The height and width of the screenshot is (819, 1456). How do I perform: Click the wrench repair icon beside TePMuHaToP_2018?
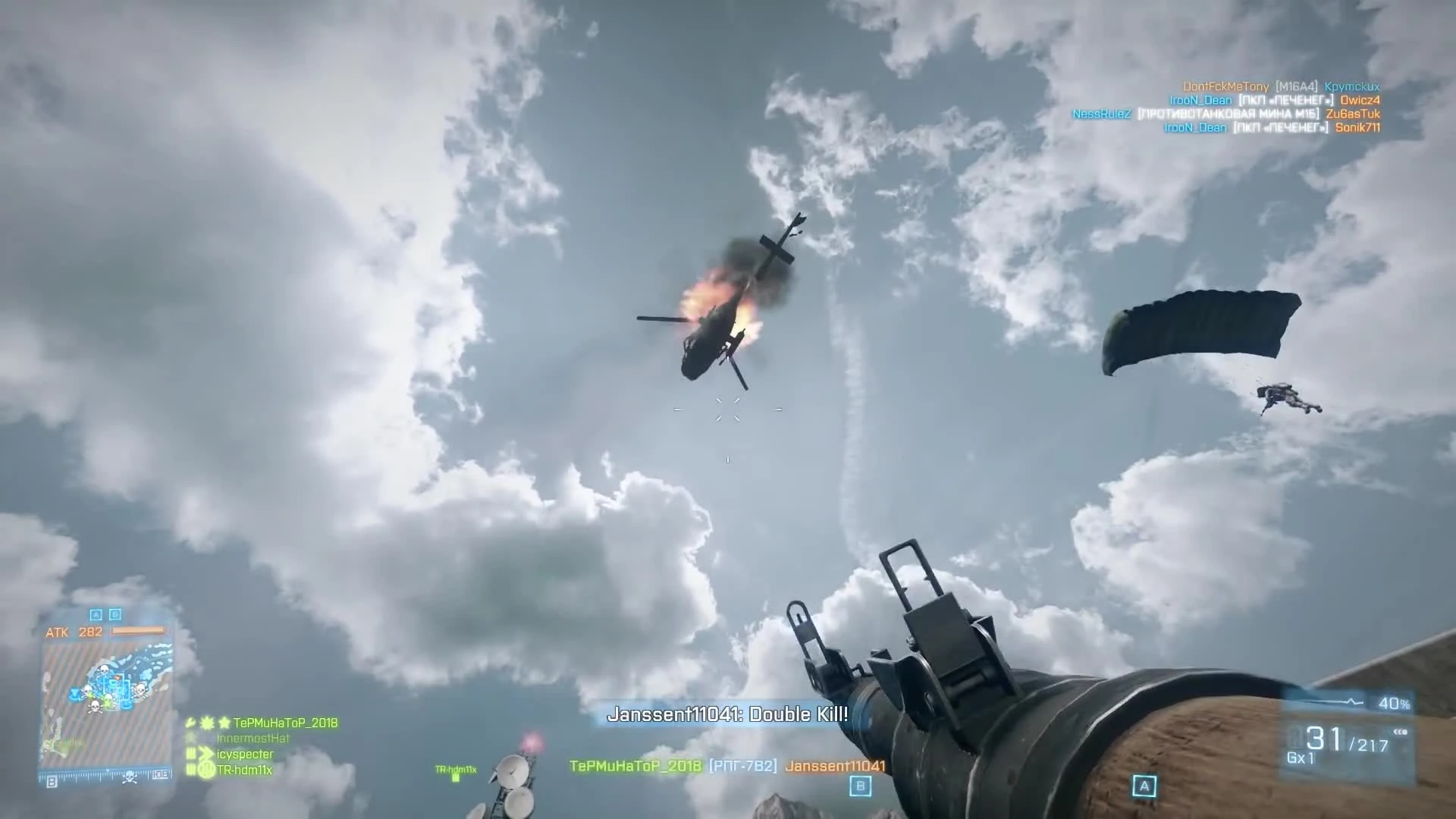coord(190,723)
